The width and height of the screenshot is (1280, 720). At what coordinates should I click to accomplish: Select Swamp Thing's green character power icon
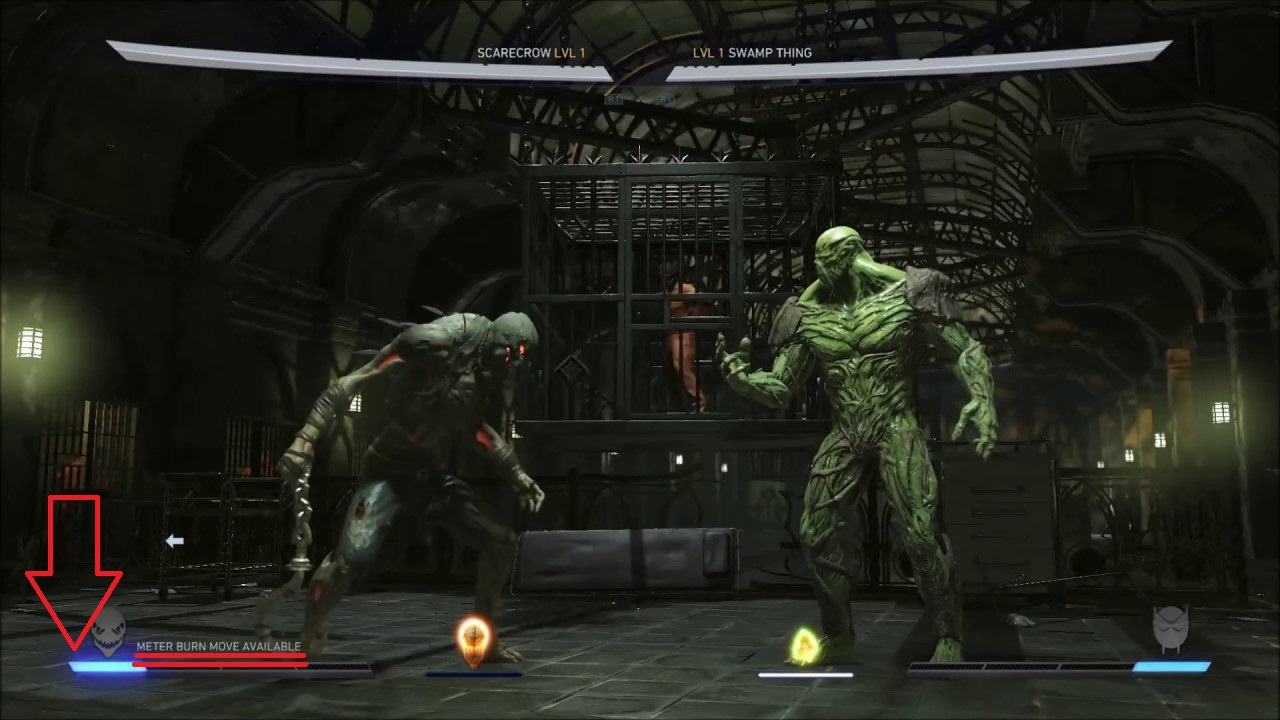(805, 645)
